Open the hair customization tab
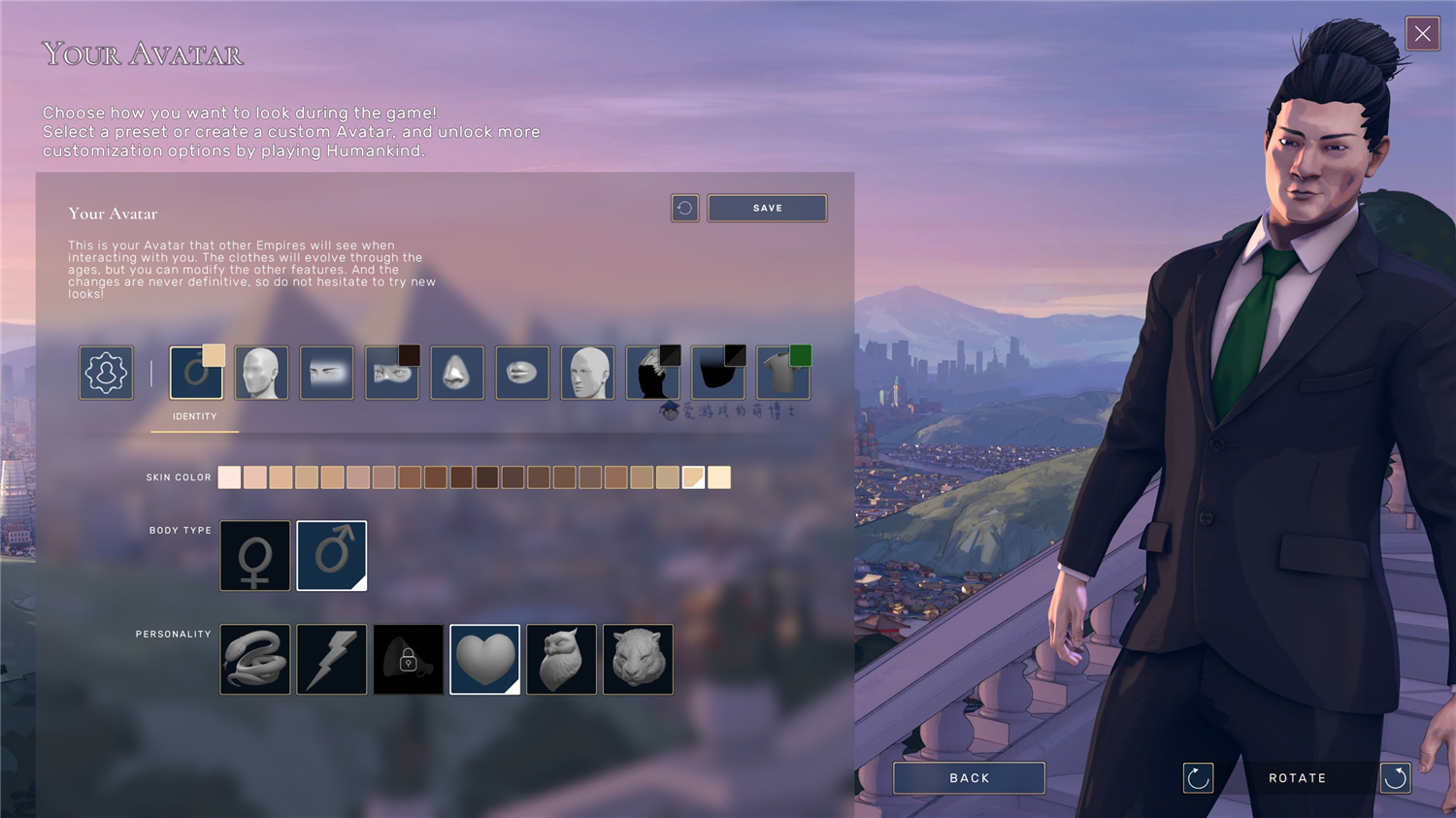 (x=652, y=373)
